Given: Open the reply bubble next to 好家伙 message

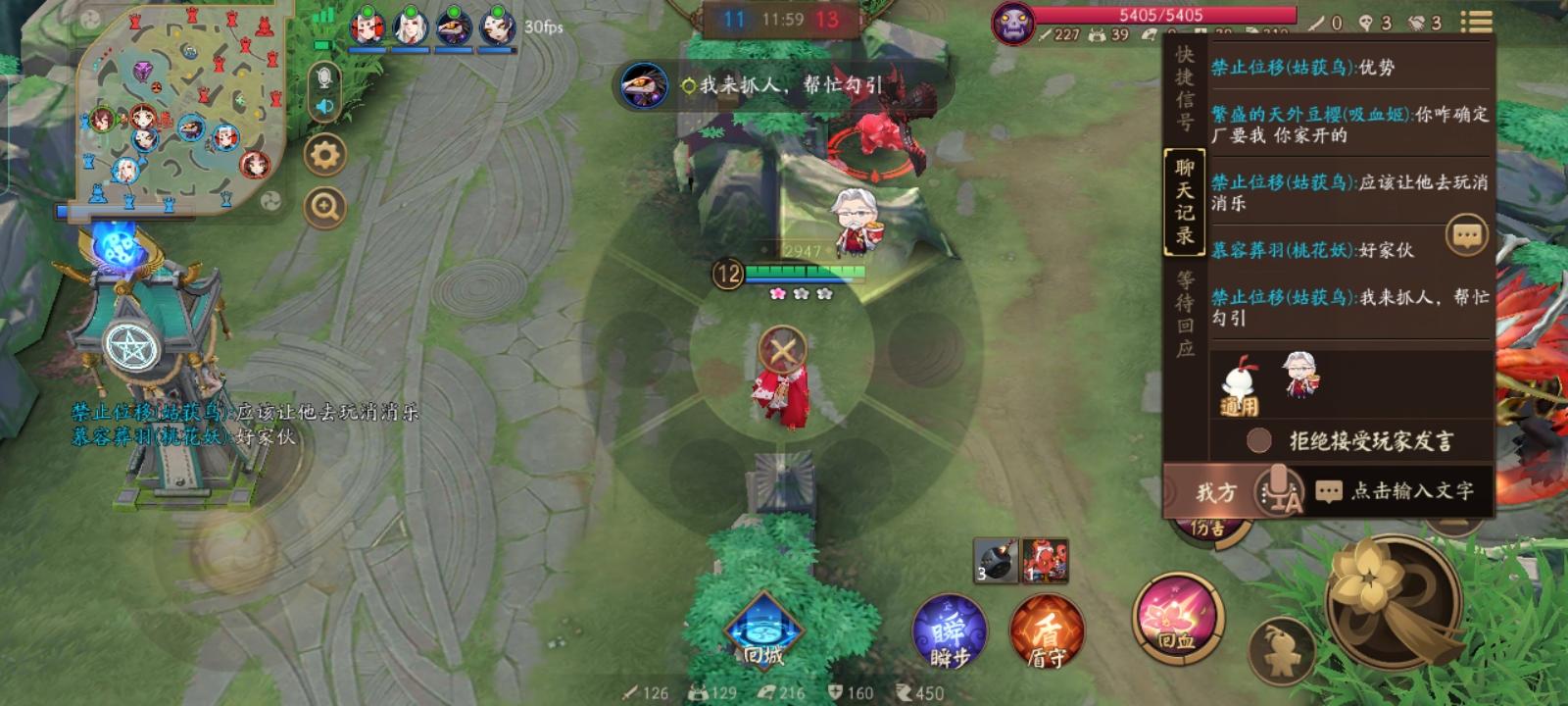Looking at the screenshot, I should pyautogui.click(x=1466, y=233).
